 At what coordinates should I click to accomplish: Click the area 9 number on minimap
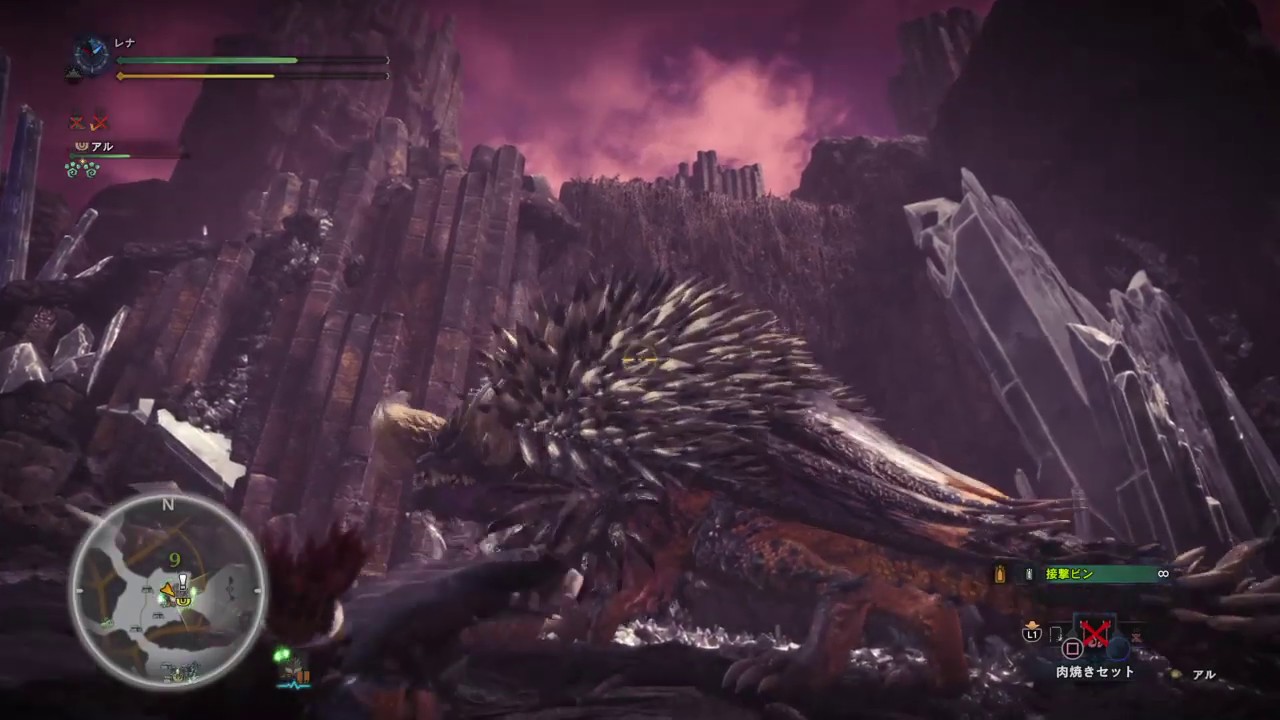[x=175, y=561]
